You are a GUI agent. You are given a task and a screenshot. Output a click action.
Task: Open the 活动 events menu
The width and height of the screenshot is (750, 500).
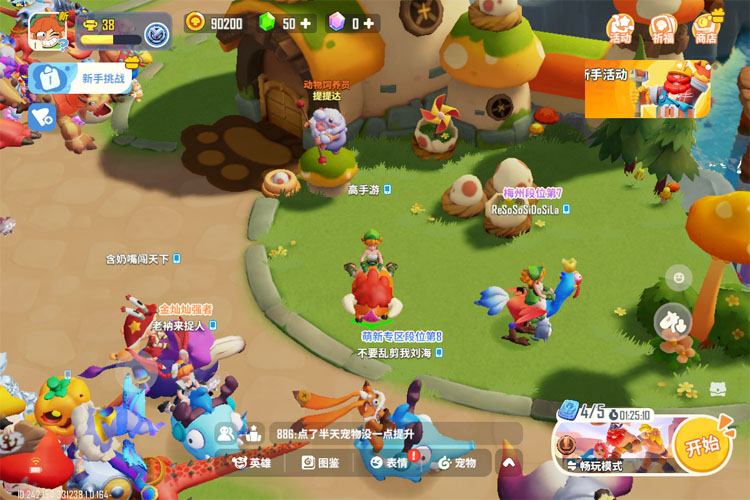[621, 28]
